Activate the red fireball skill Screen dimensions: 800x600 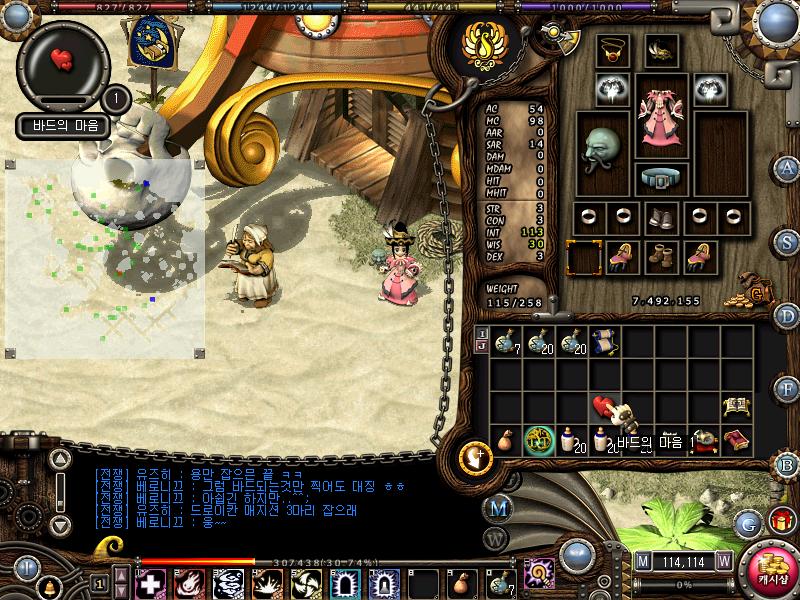(189, 583)
